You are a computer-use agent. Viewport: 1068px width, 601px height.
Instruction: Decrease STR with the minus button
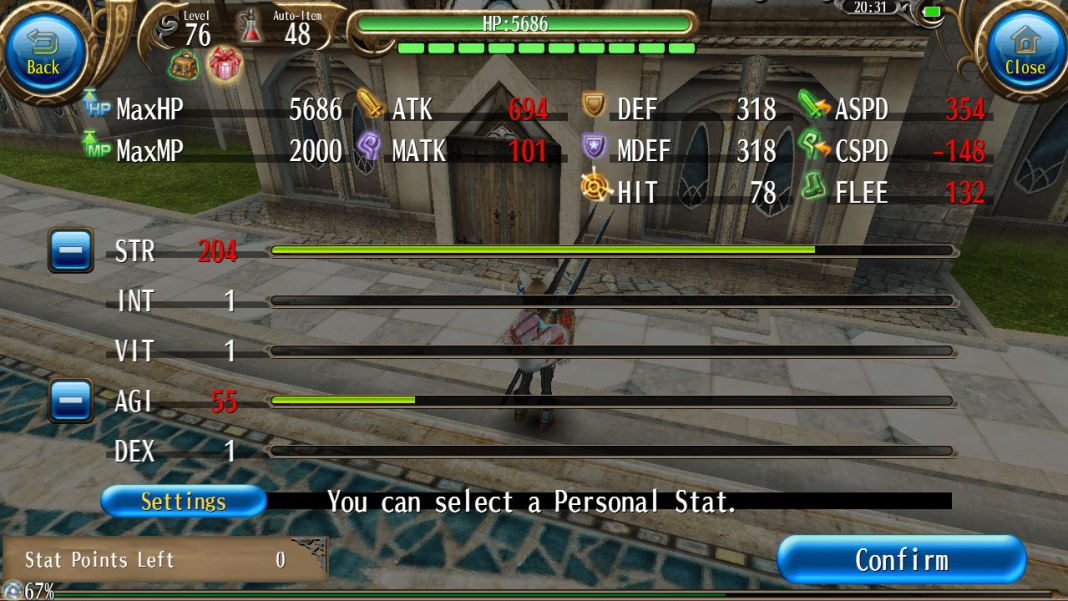[71, 250]
